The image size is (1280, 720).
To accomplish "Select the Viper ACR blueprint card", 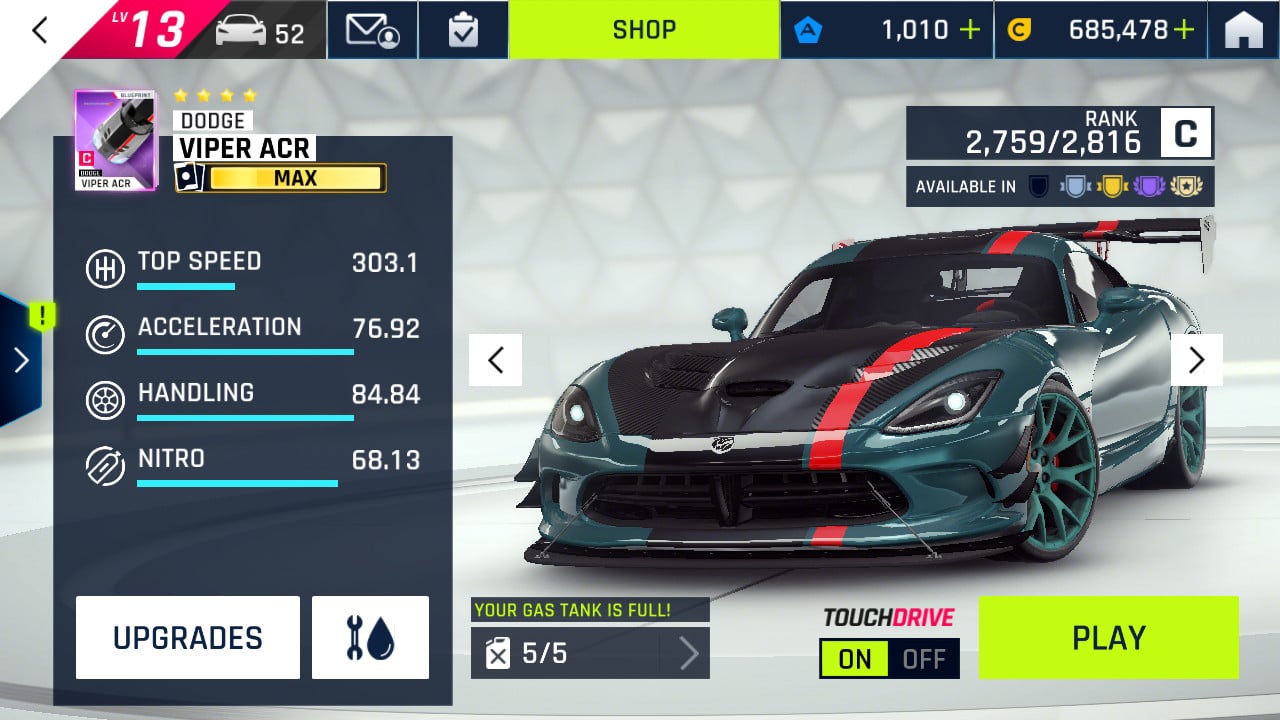I will point(115,141).
